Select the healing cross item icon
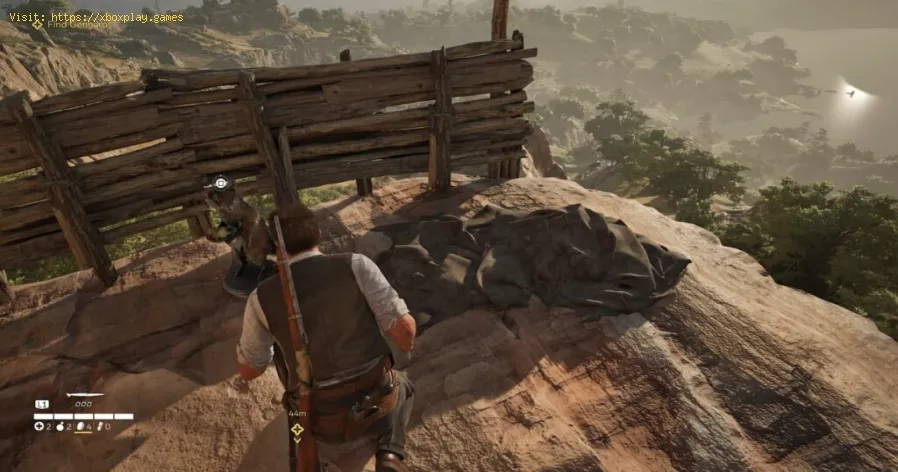898x472 pixels. 38,426
